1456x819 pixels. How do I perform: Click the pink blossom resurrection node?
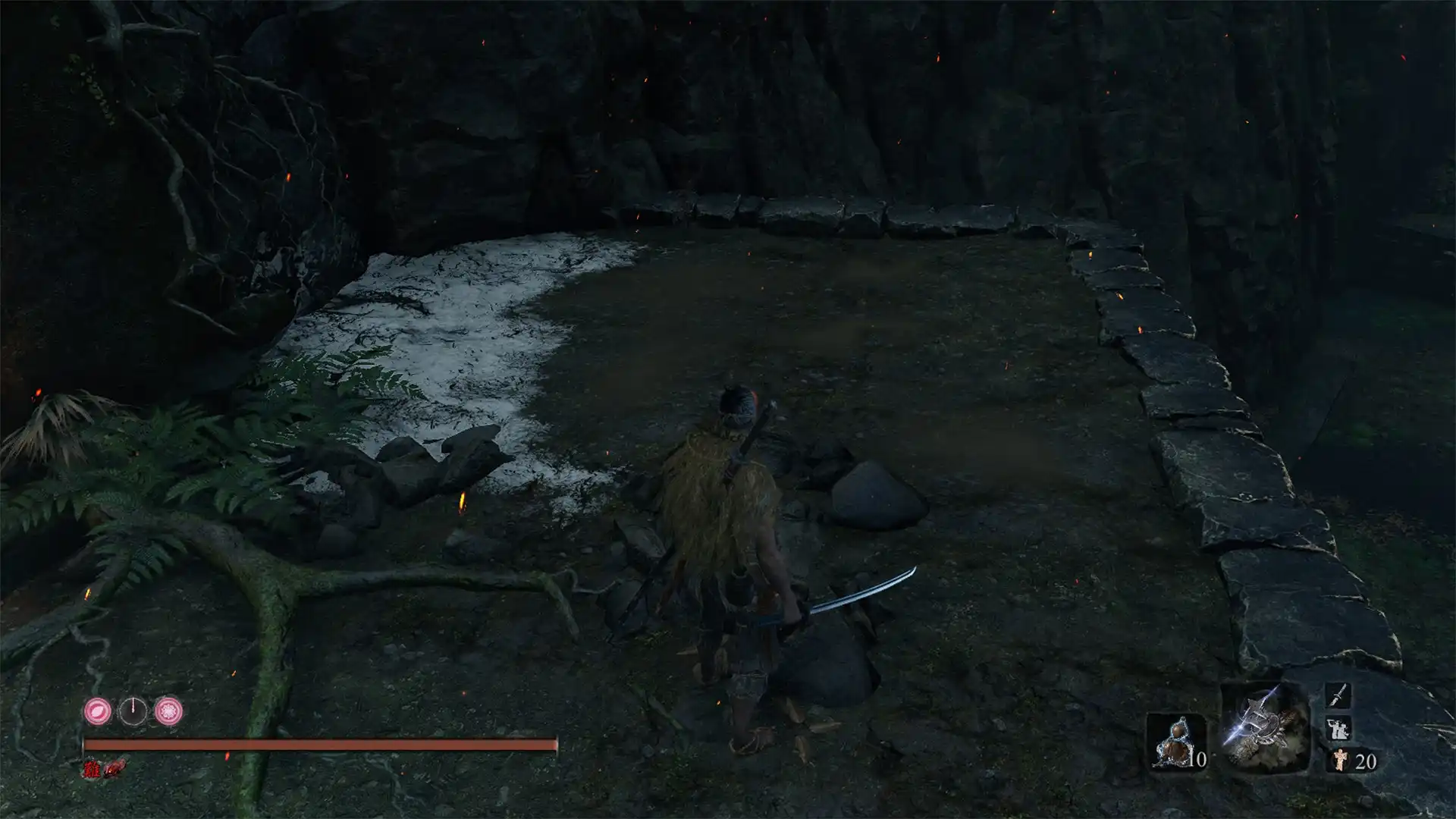pyautogui.click(x=168, y=711)
